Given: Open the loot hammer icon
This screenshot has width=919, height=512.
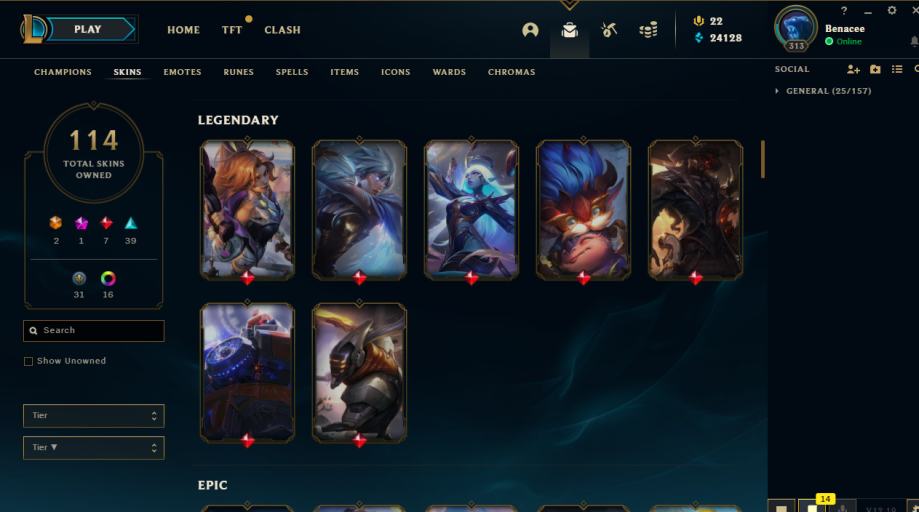Looking at the screenshot, I should pyautogui.click(x=609, y=30).
